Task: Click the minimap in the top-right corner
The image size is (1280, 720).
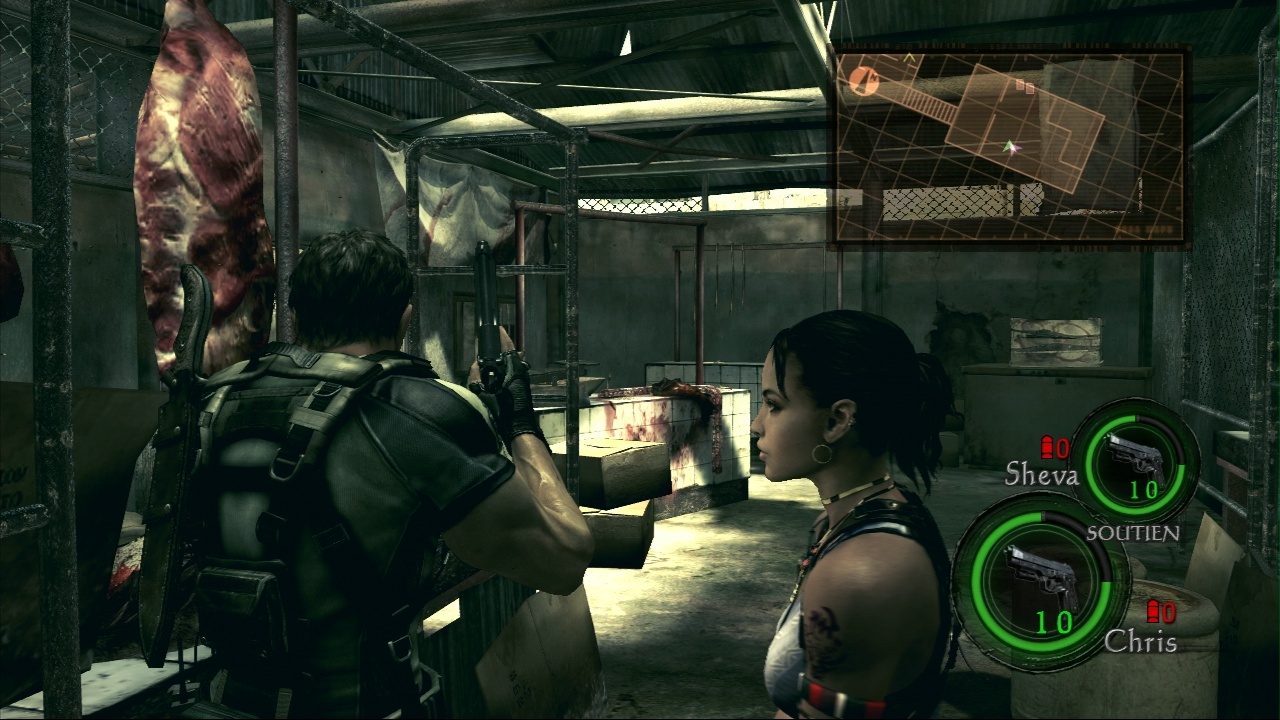Action: click(x=1010, y=146)
